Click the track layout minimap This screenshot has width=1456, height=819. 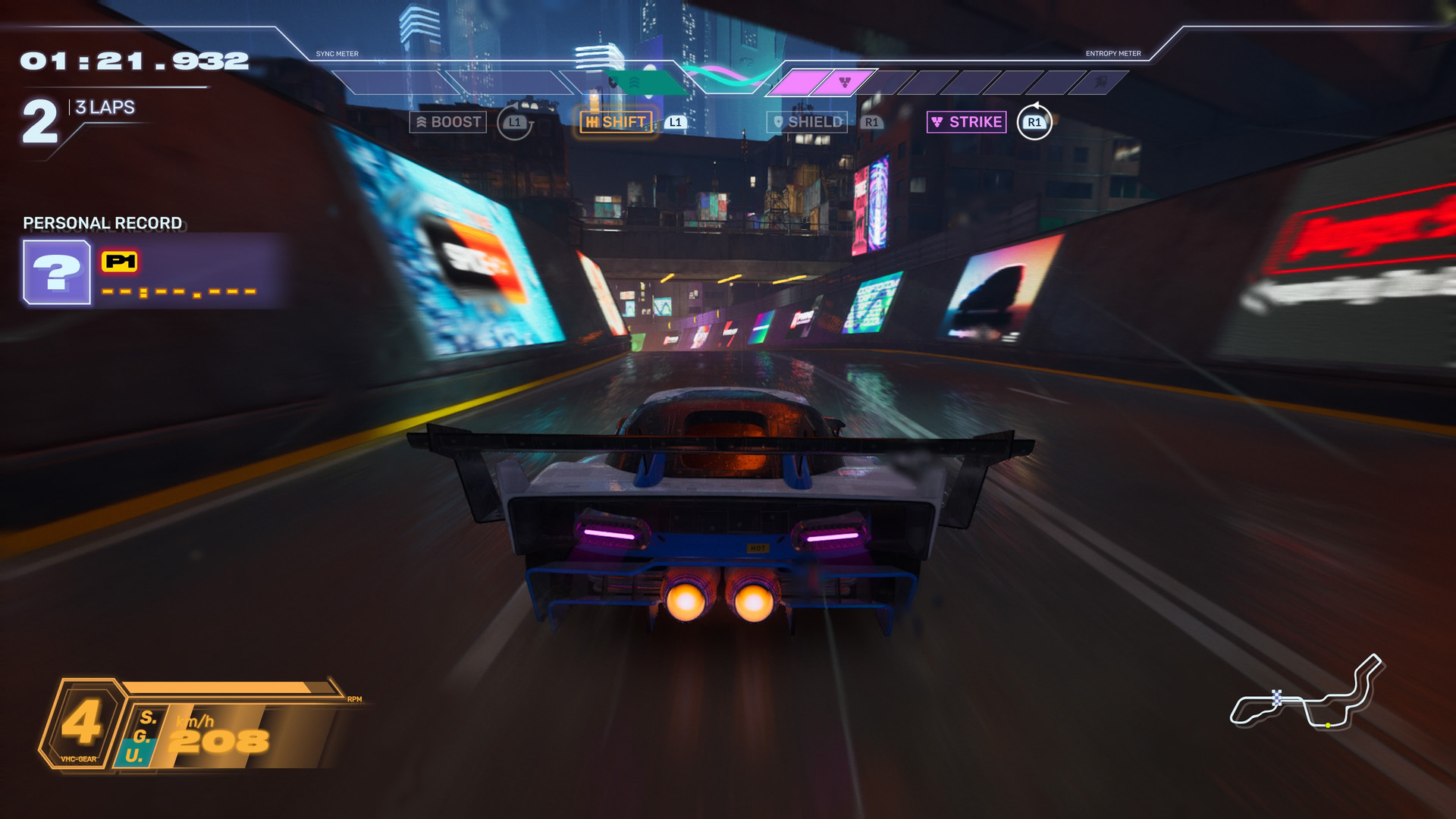(x=1306, y=694)
